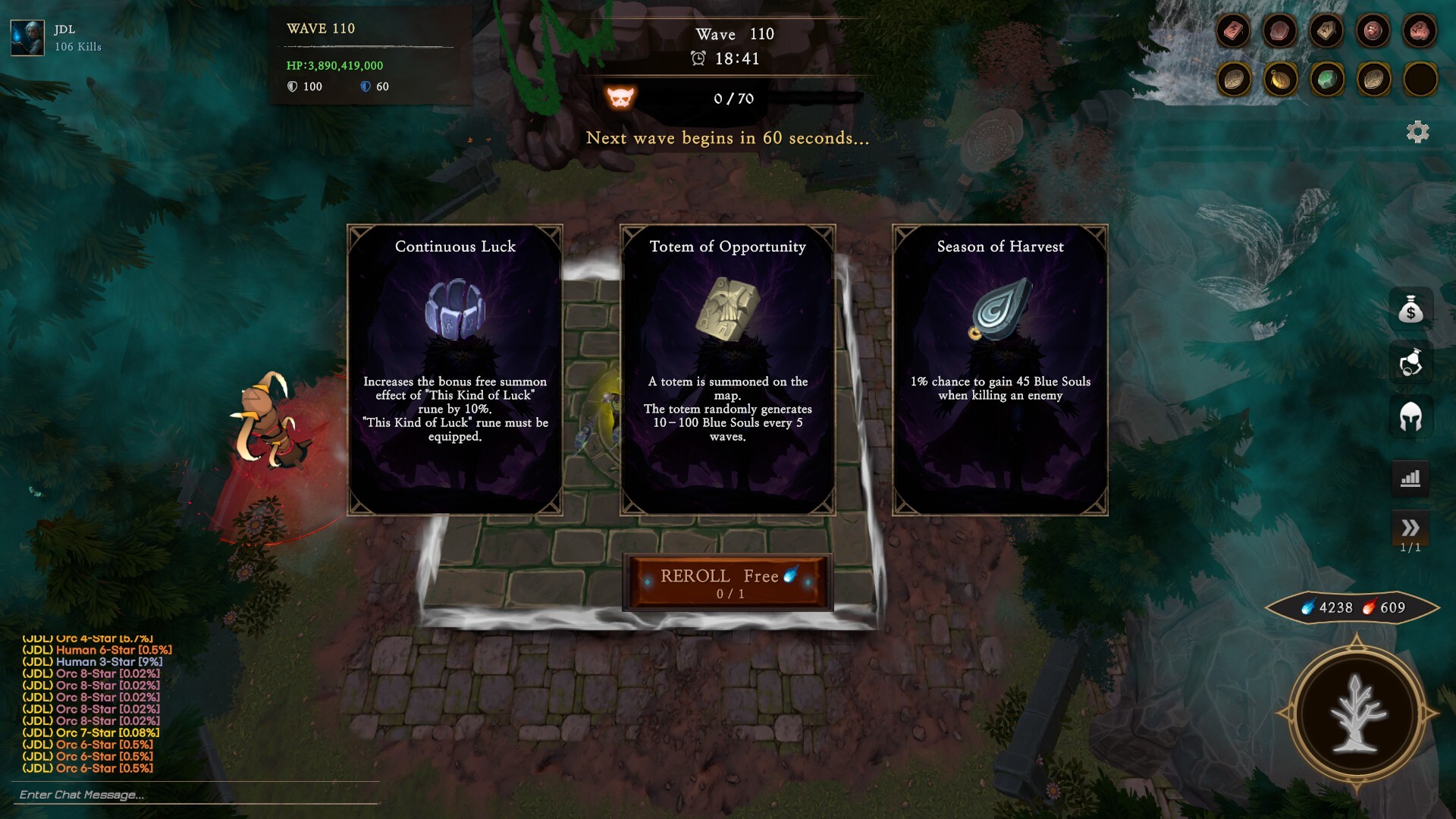Screen dimensions: 1456x819
Task: Inspect the tan arrow-marked rune slot
Action: [1326, 31]
